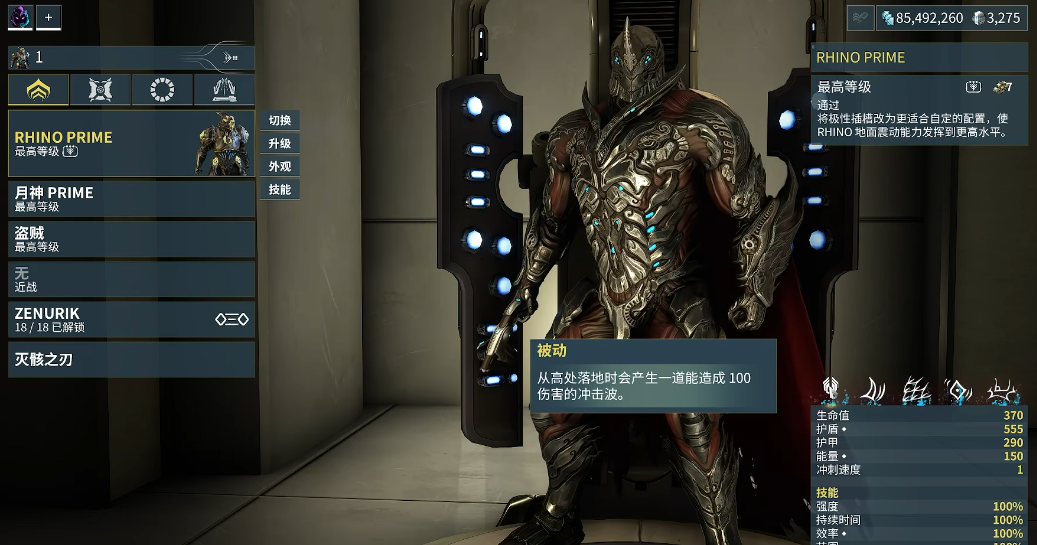Open the 外观 (Appearance) customization
This screenshot has height=545, width=1037.
[280, 167]
